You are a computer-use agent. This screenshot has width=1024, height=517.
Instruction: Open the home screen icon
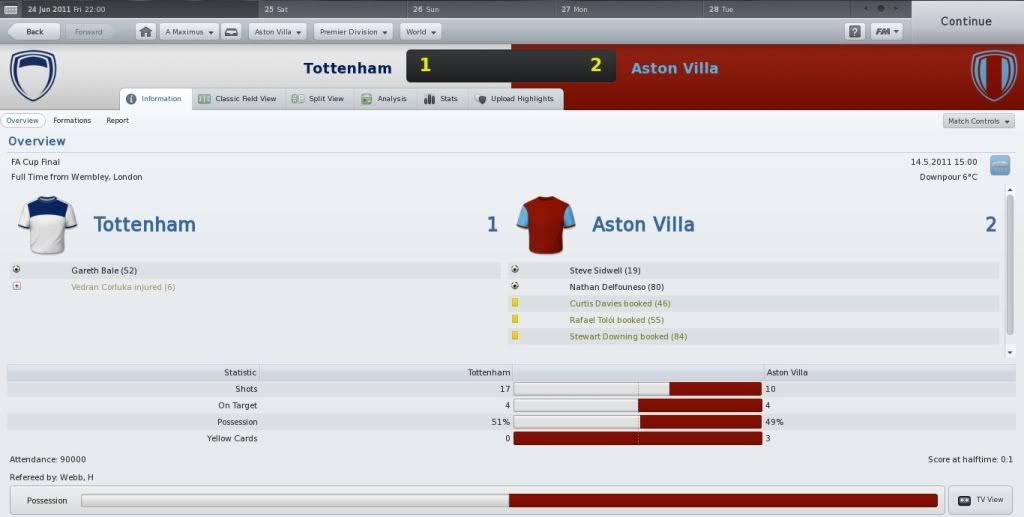(x=146, y=31)
